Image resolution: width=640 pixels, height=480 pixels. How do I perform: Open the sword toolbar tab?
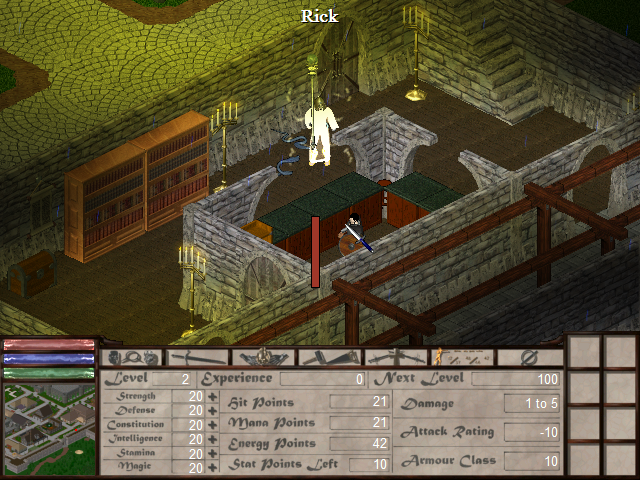(198, 357)
